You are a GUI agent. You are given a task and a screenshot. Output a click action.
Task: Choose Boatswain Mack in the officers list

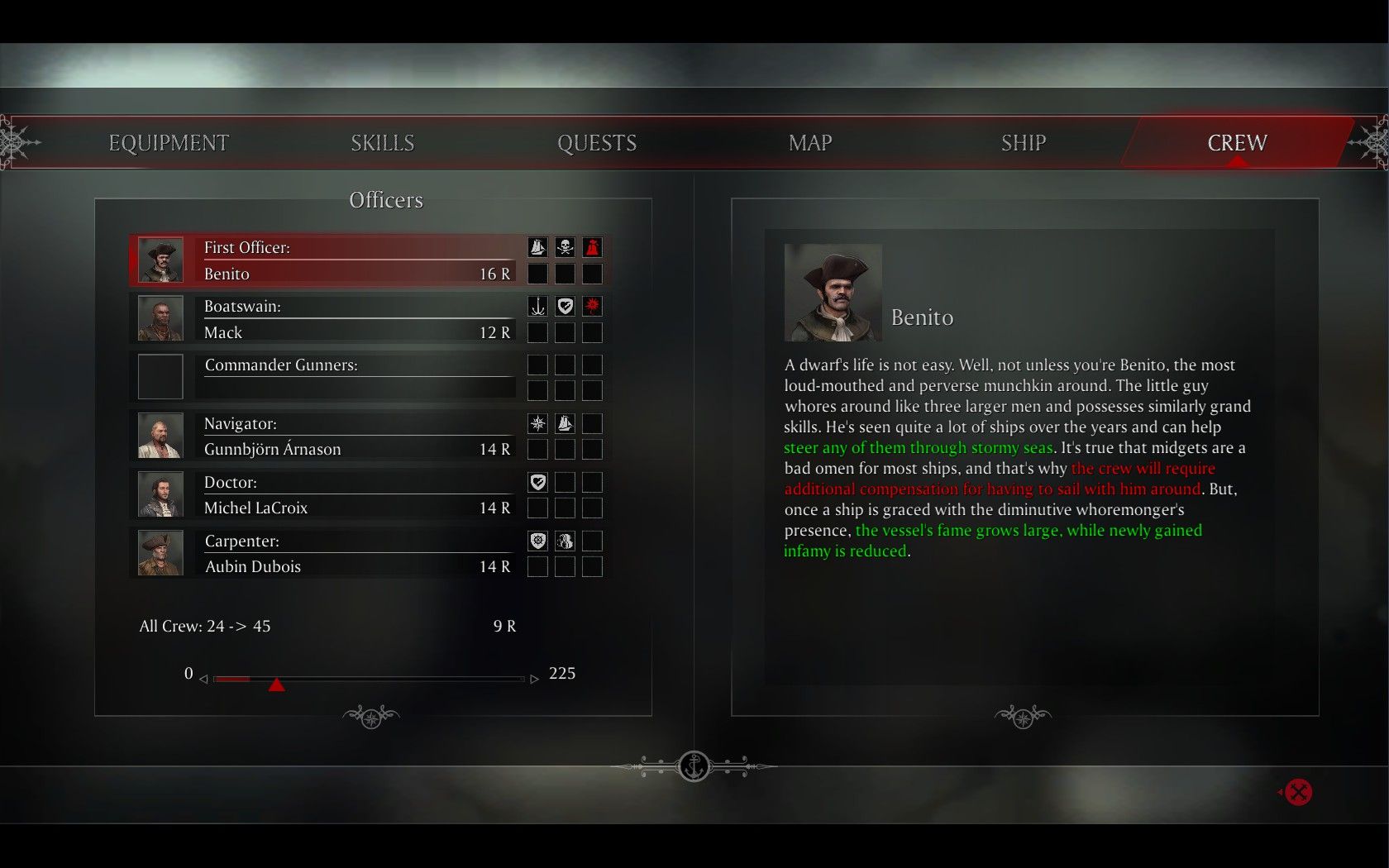(x=356, y=319)
